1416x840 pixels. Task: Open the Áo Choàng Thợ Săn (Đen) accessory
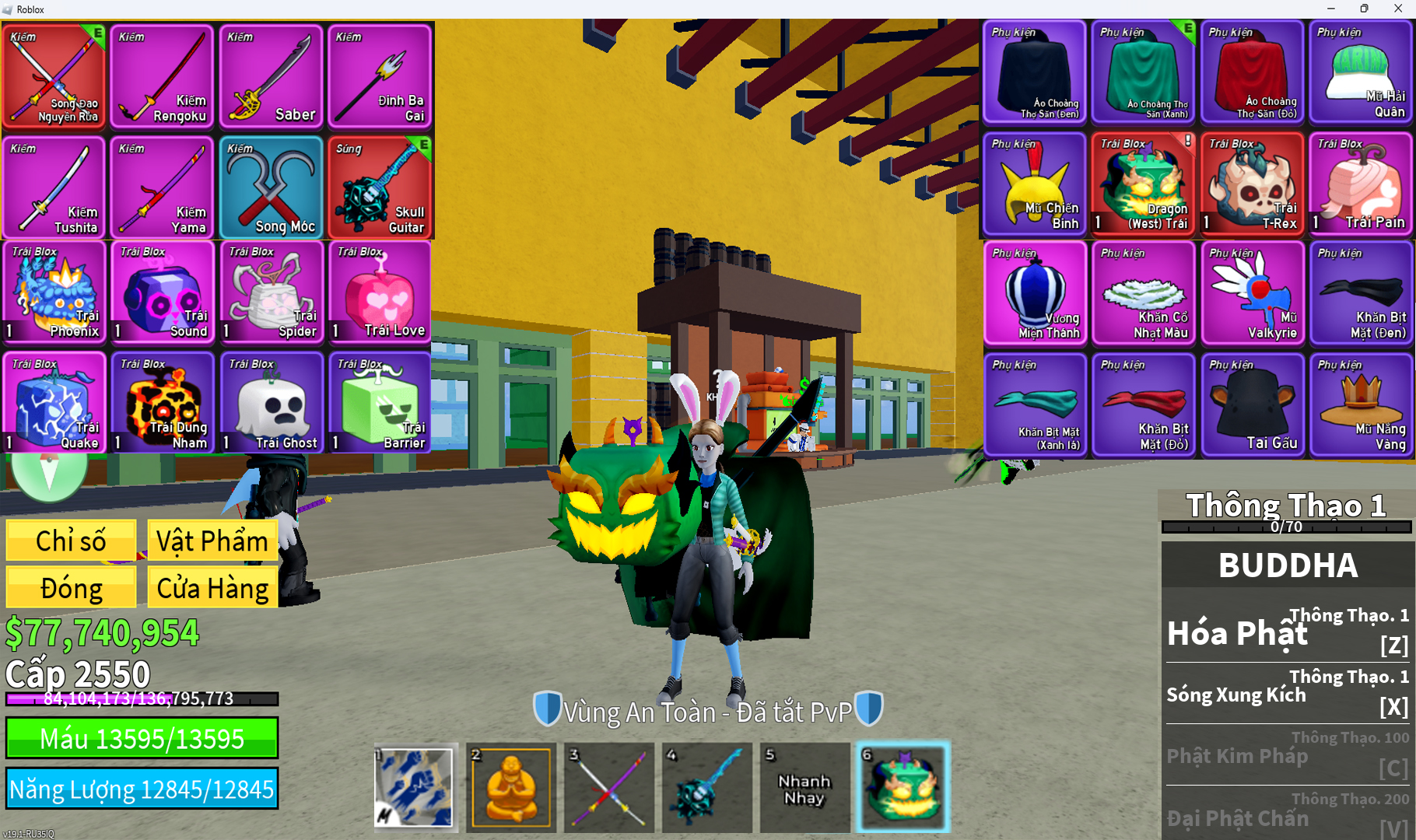(x=1034, y=74)
